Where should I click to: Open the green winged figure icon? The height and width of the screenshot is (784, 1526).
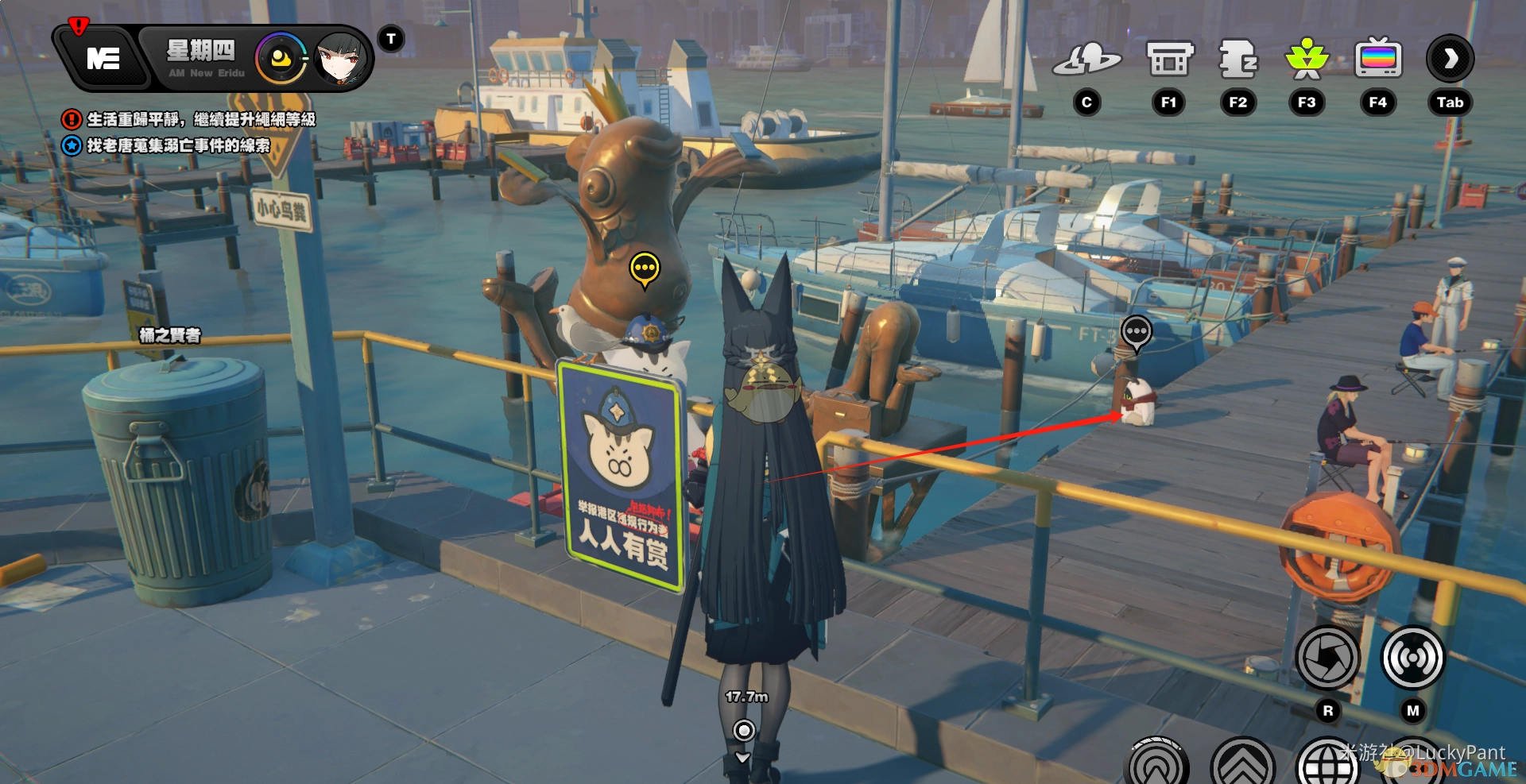pyautogui.click(x=1307, y=60)
